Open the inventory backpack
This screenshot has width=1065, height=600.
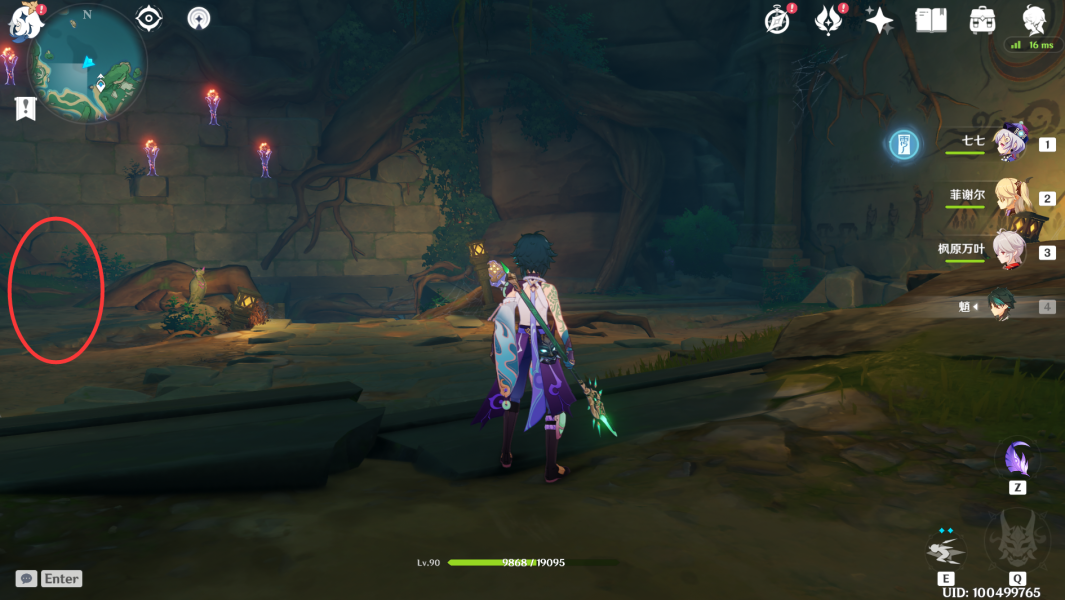click(983, 20)
